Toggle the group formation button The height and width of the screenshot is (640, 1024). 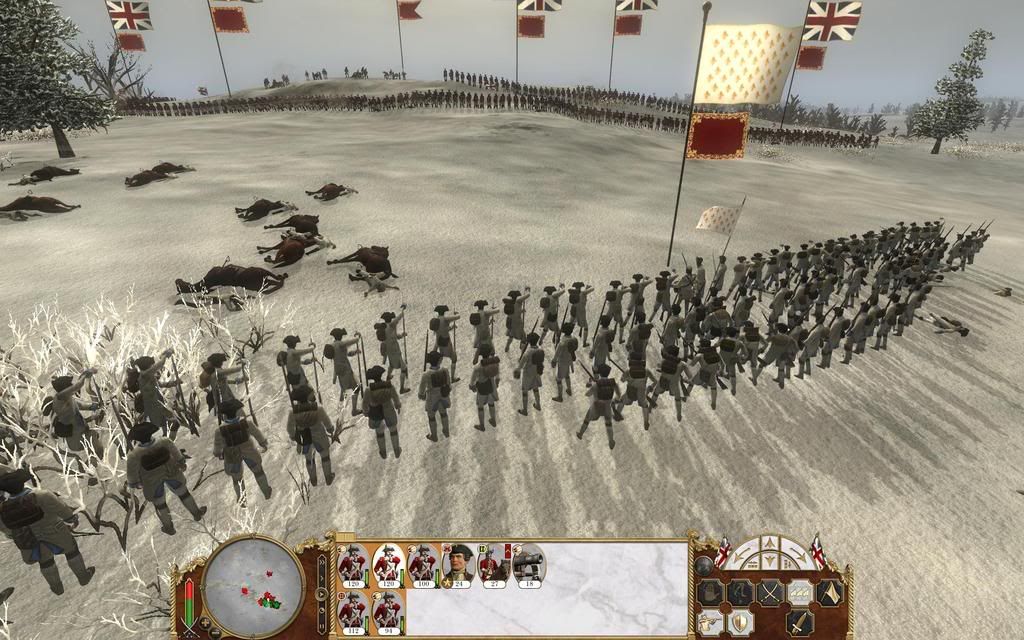tap(800, 592)
